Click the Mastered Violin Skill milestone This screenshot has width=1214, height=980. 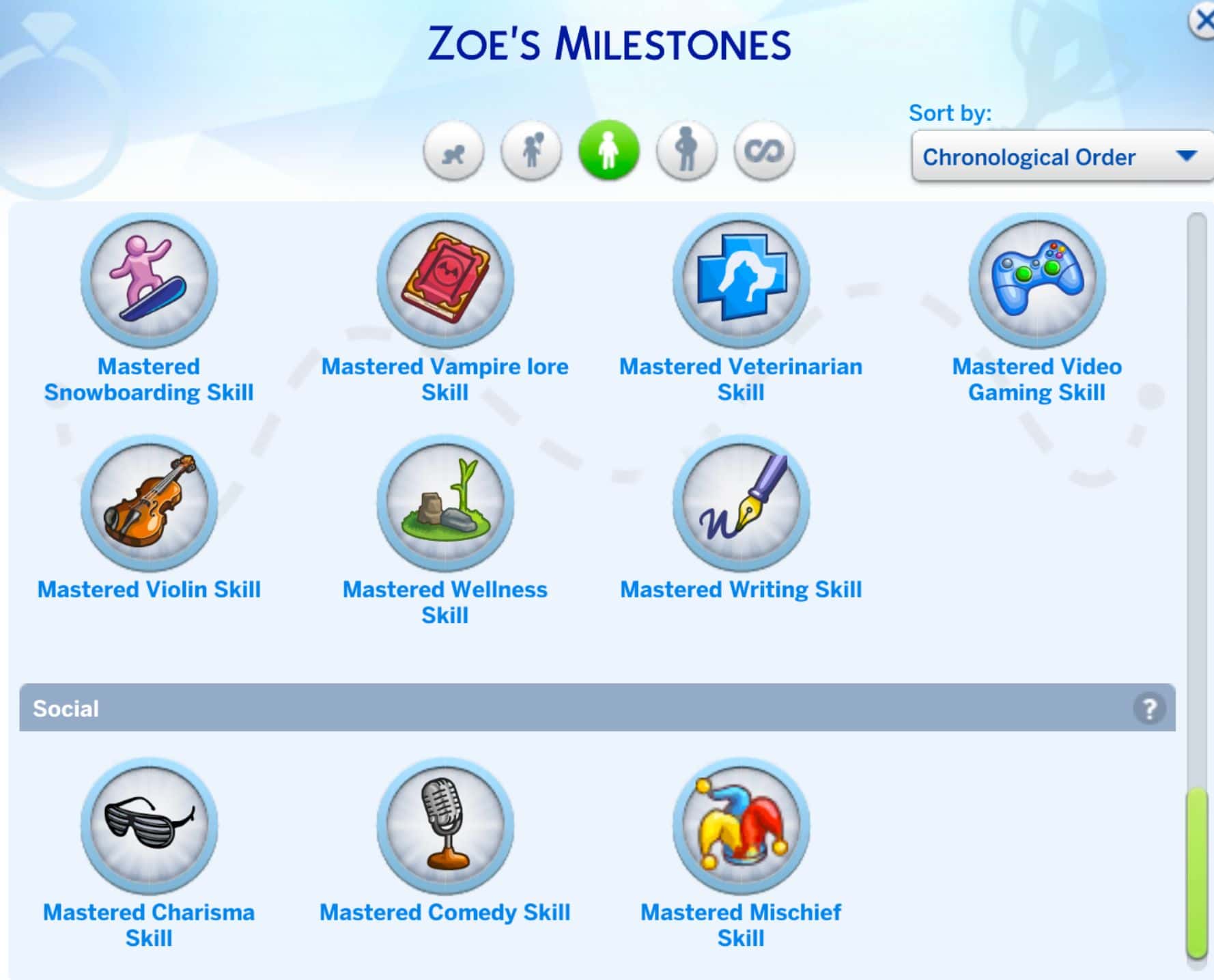pyautogui.click(x=149, y=503)
